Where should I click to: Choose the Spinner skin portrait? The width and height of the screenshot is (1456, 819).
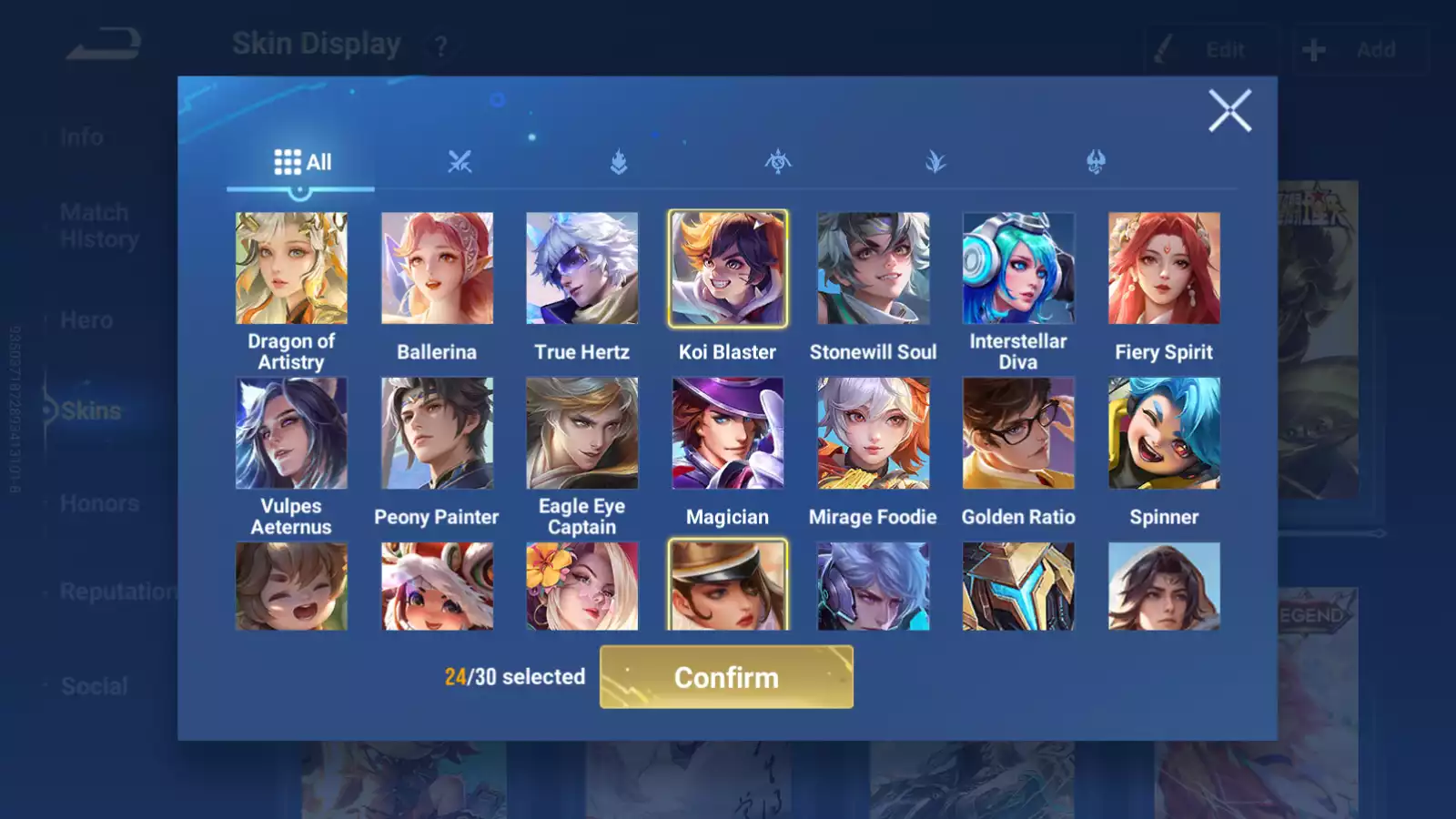(x=1164, y=433)
